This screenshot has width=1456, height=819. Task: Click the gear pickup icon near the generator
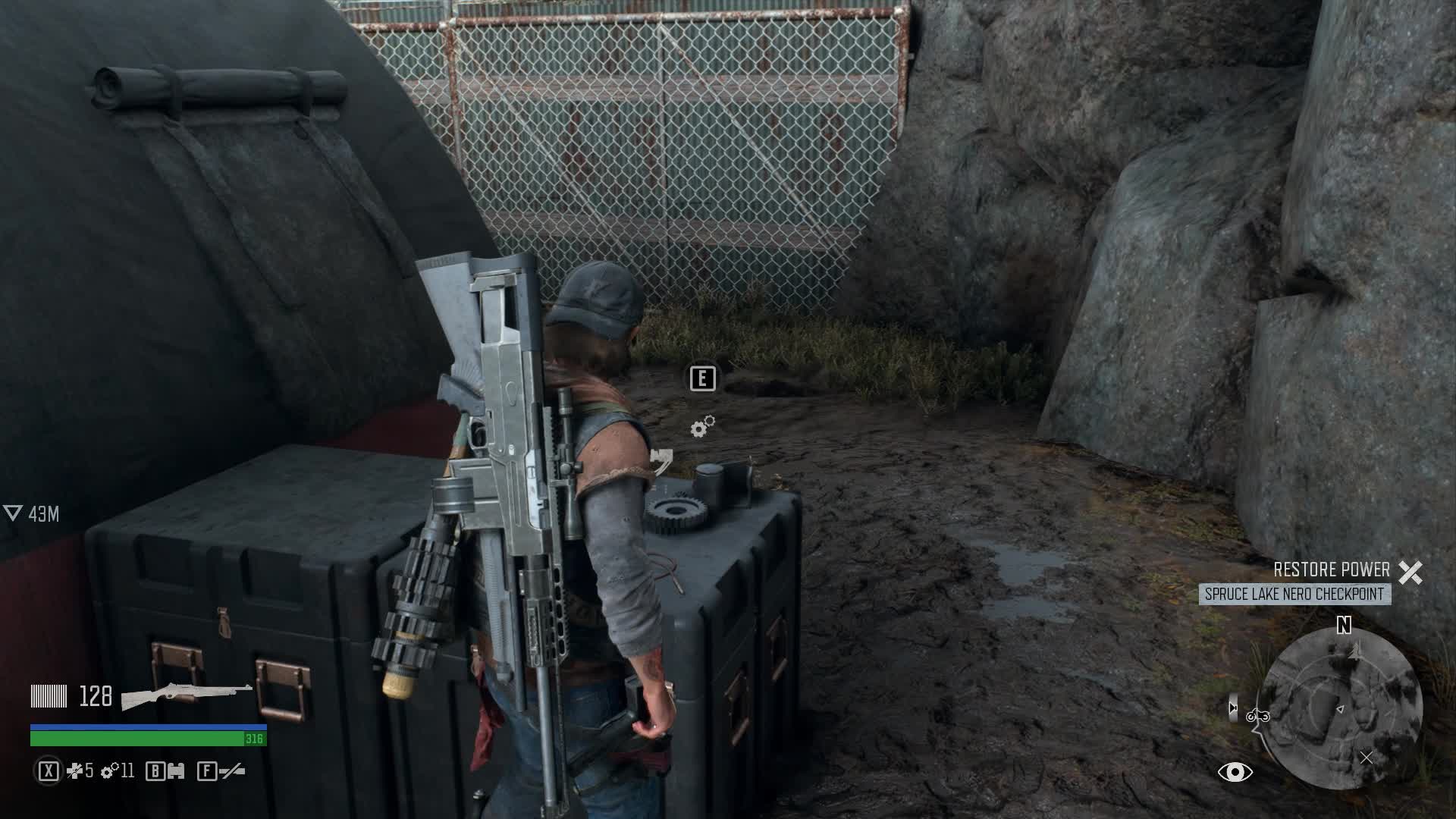pos(703,427)
